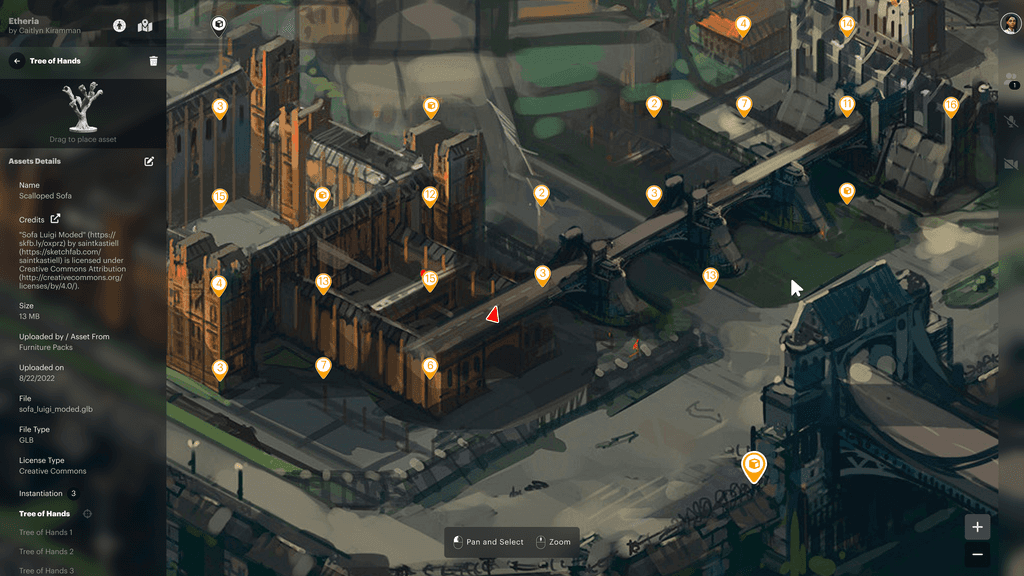This screenshot has width=1024, height=576.
Task: Select Tree of Hands 1 instance
Action: pos(45,532)
